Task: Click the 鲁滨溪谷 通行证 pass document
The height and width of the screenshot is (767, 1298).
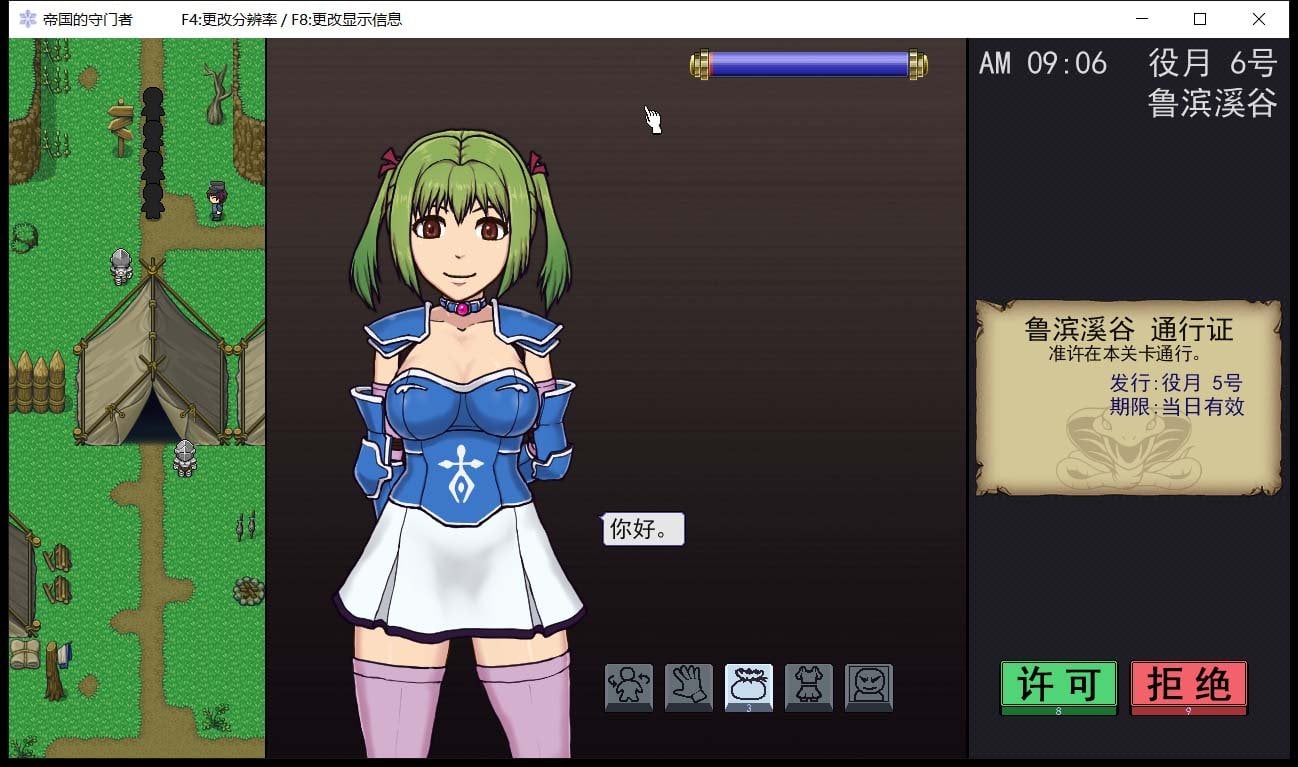Action: click(x=1128, y=398)
